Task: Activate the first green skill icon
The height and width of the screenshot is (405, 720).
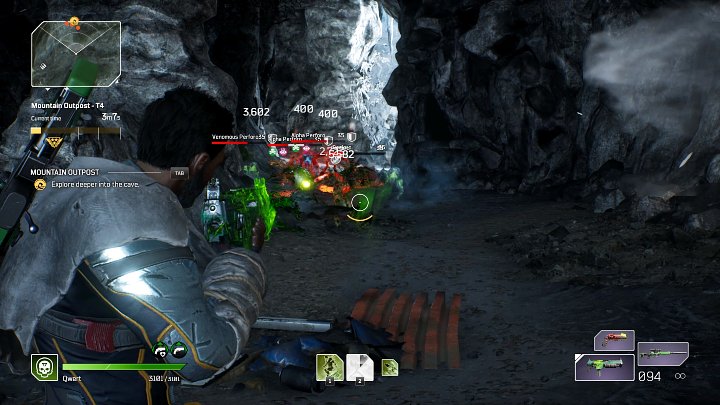Action: tap(330, 367)
